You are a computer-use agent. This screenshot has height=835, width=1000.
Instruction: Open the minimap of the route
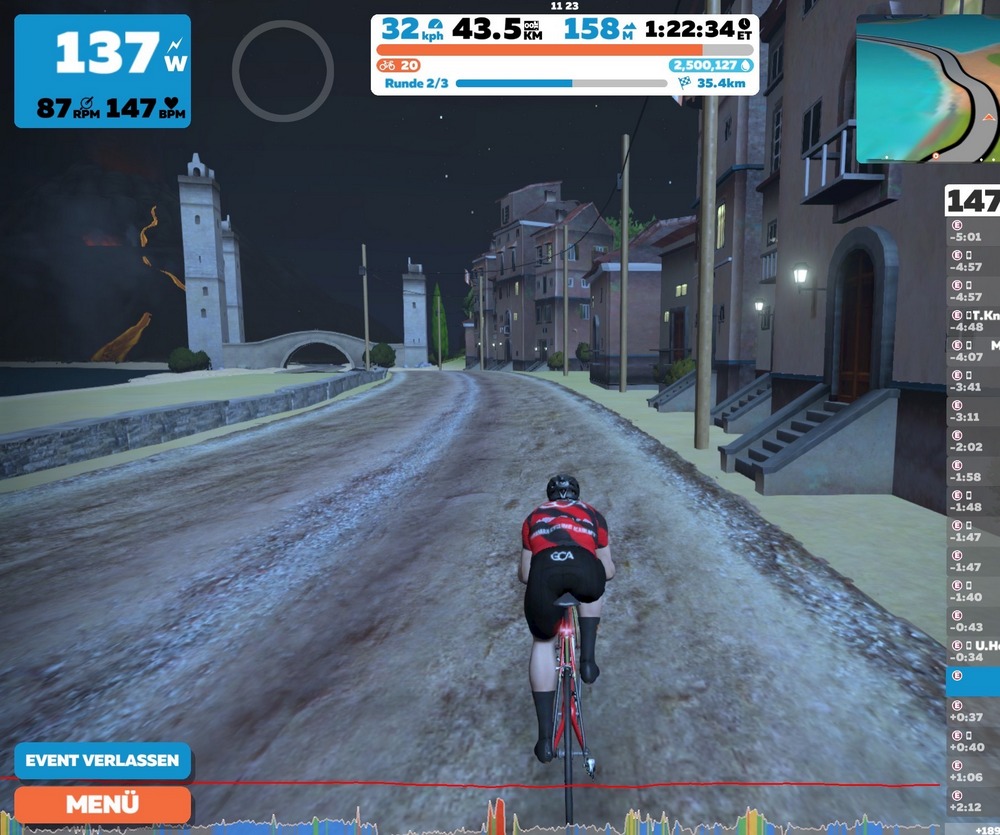927,90
